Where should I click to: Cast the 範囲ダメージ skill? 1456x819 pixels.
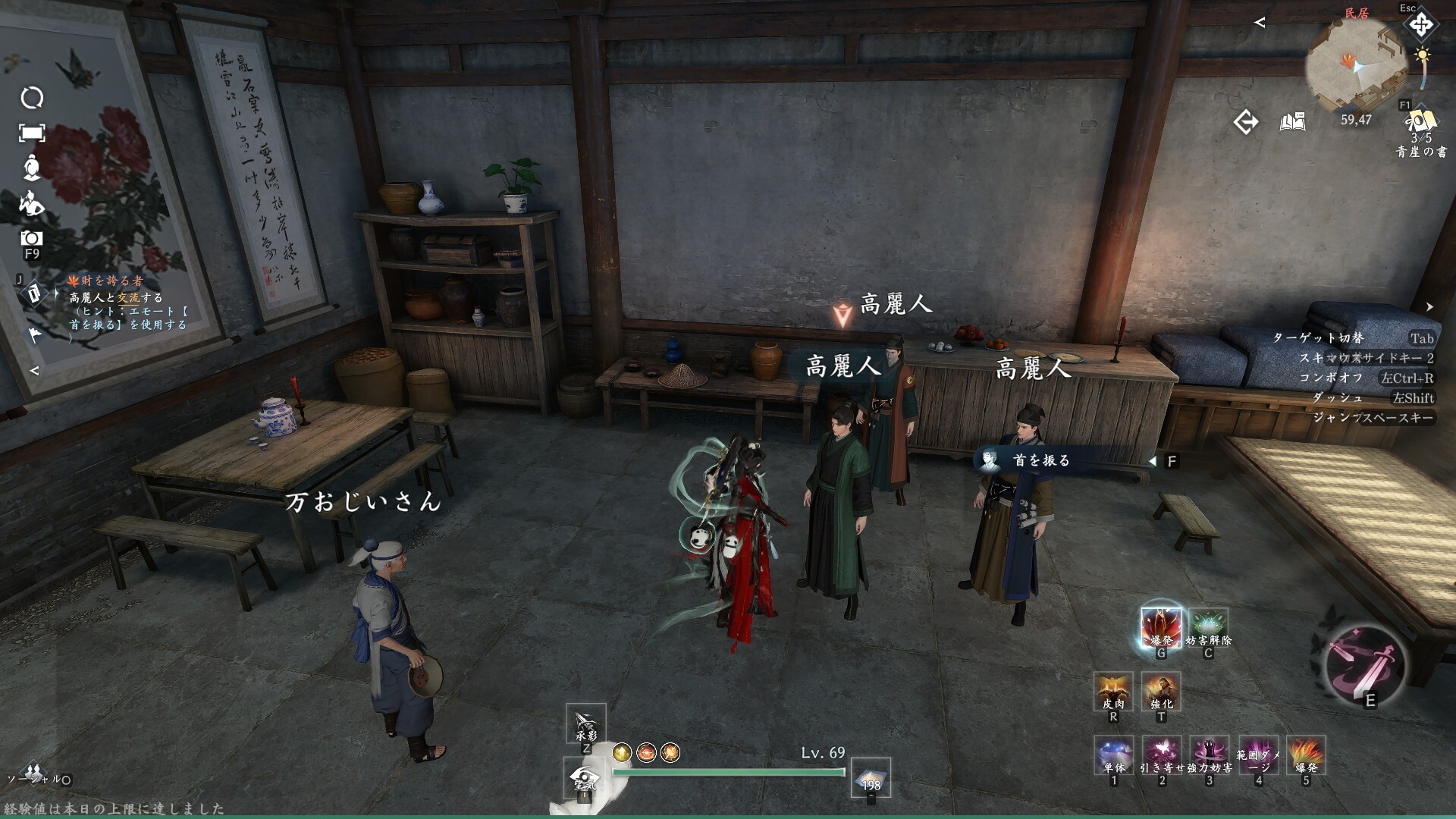click(1258, 755)
